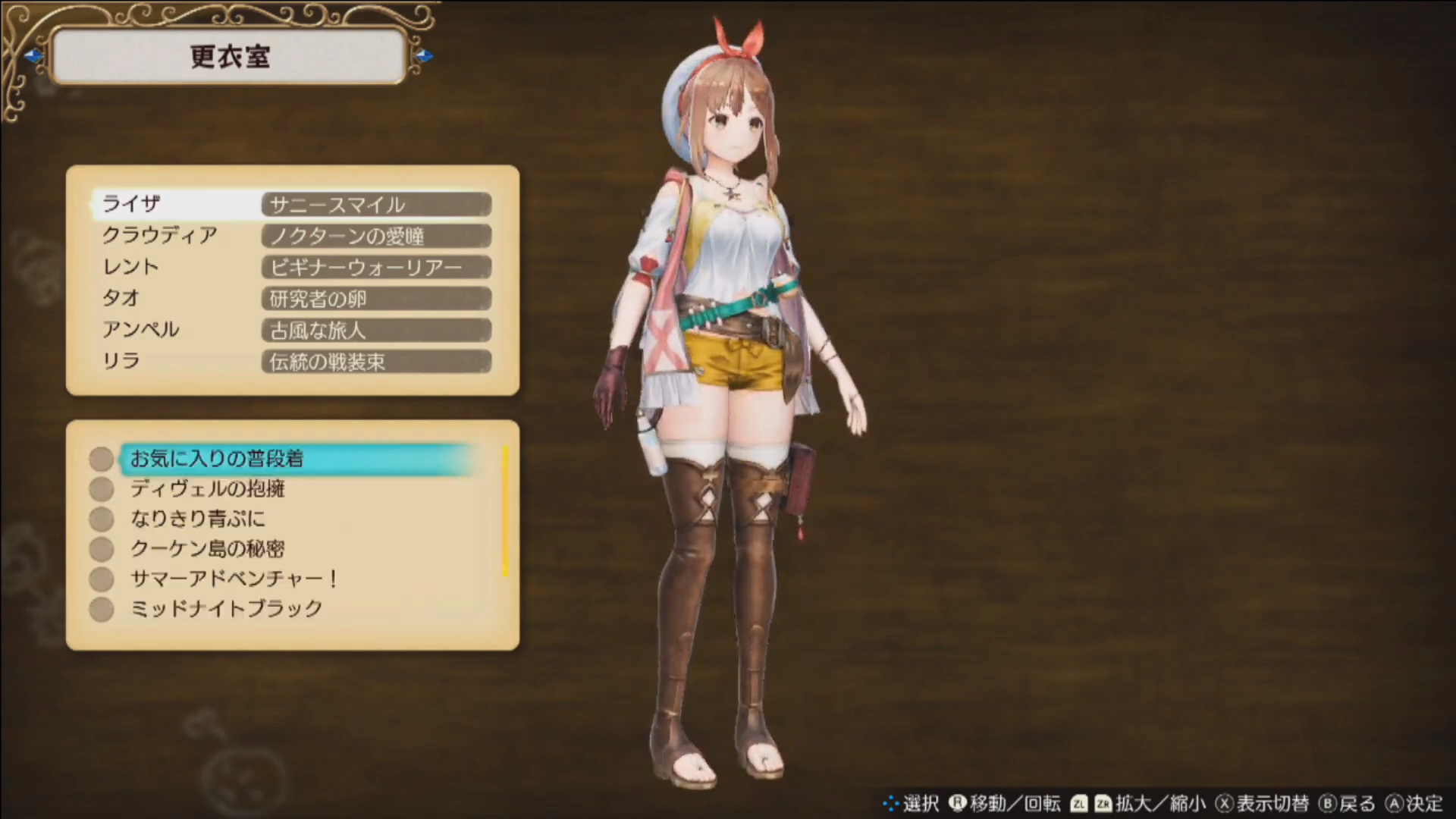Choose the クーケン島の秘密 costume entry
Image resolution: width=1456 pixels, height=819 pixels.
[x=206, y=549]
